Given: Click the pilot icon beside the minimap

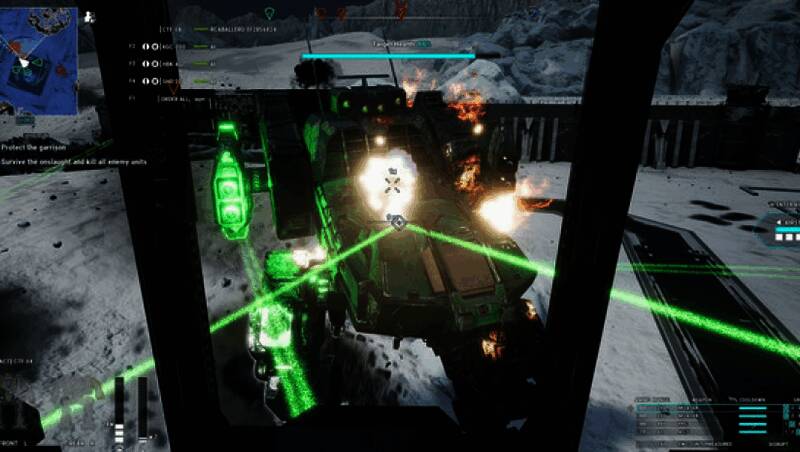Looking at the screenshot, I should click(x=89, y=16).
